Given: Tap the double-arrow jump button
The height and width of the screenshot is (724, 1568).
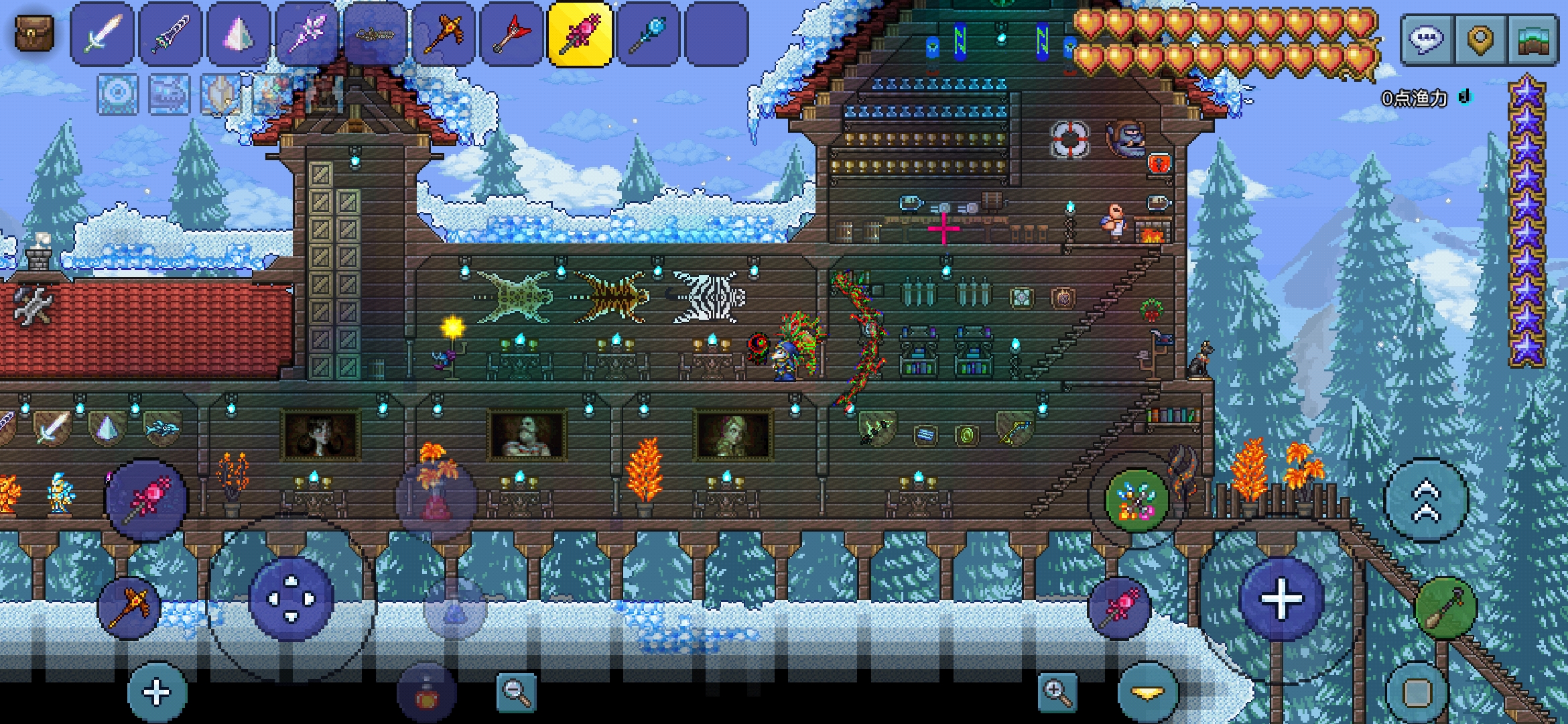Looking at the screenshot, I should coord(1426,500).
